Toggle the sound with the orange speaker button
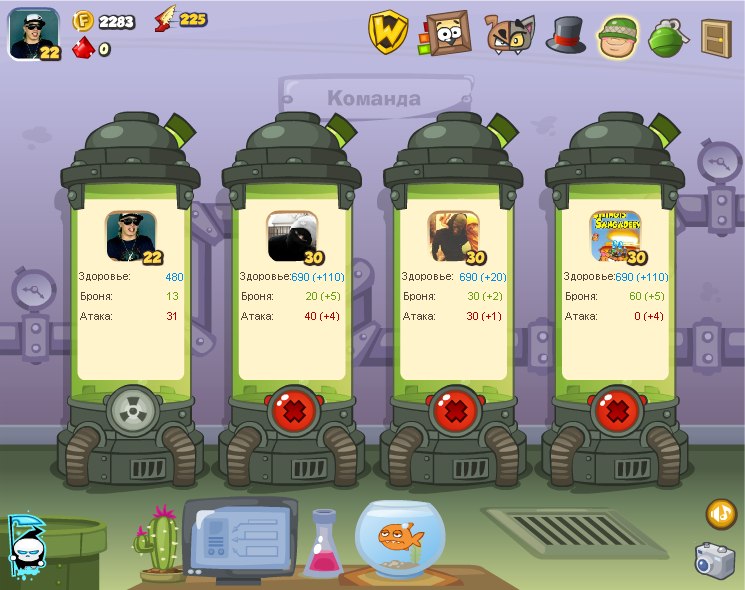The width and height of the screenshot is (745, 590). [721, 514]
